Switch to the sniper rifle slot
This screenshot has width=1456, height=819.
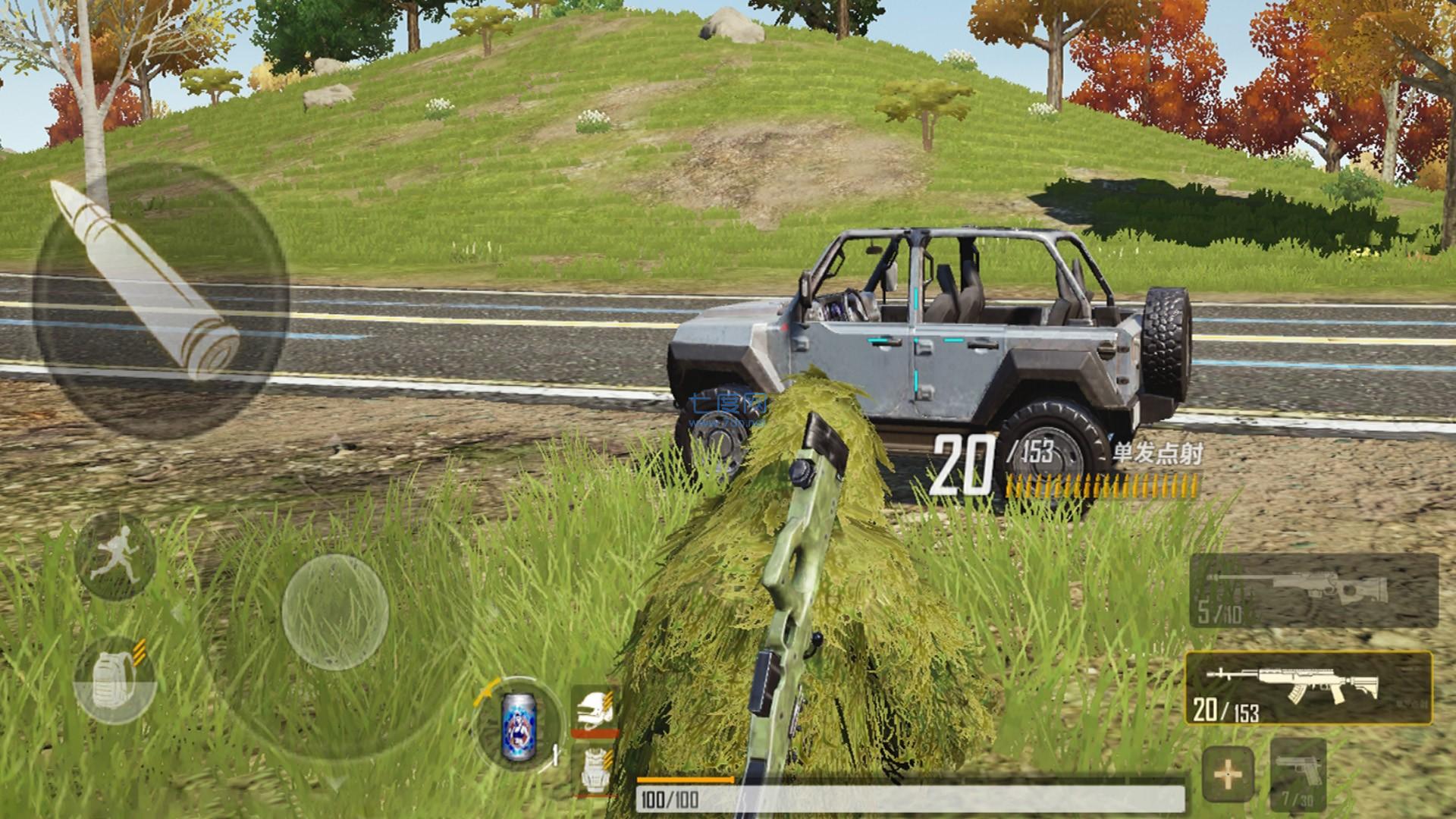[1313, 591]
